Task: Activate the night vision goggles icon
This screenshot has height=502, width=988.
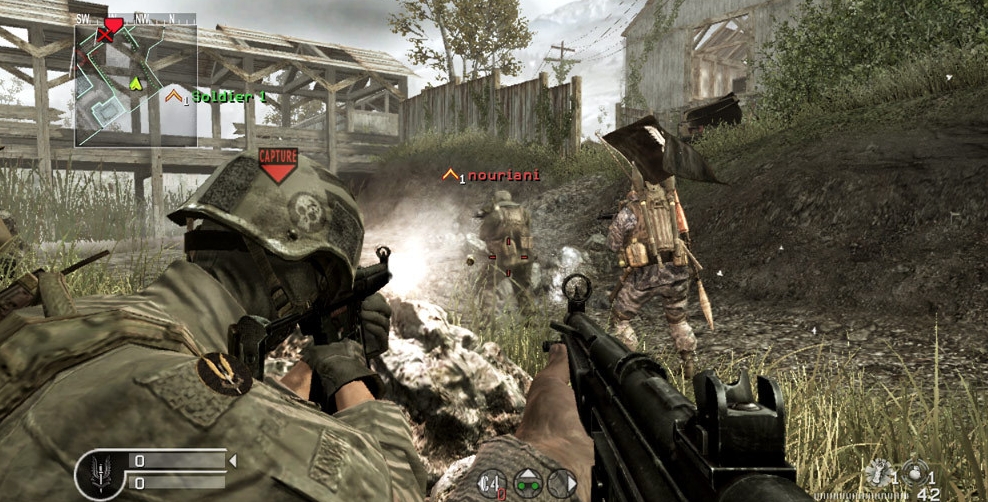Action: coord(527,483)
